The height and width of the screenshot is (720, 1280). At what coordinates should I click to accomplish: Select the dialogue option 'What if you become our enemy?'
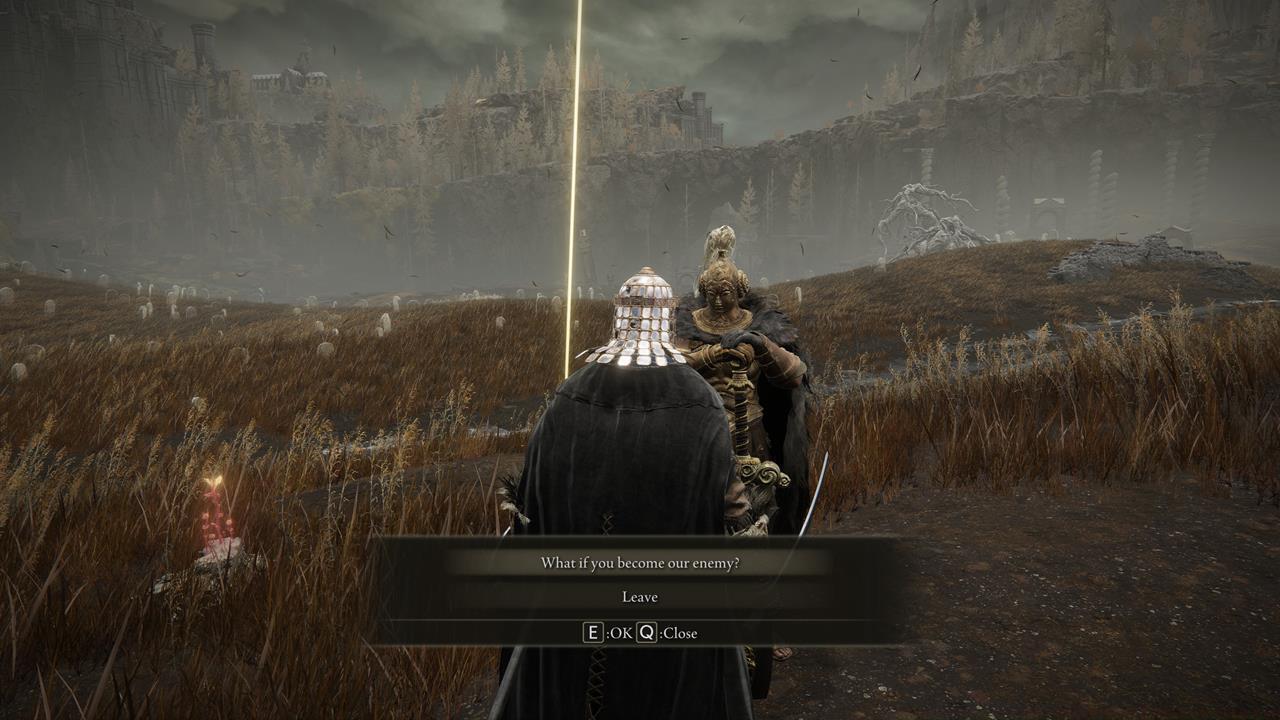point(640,562)
